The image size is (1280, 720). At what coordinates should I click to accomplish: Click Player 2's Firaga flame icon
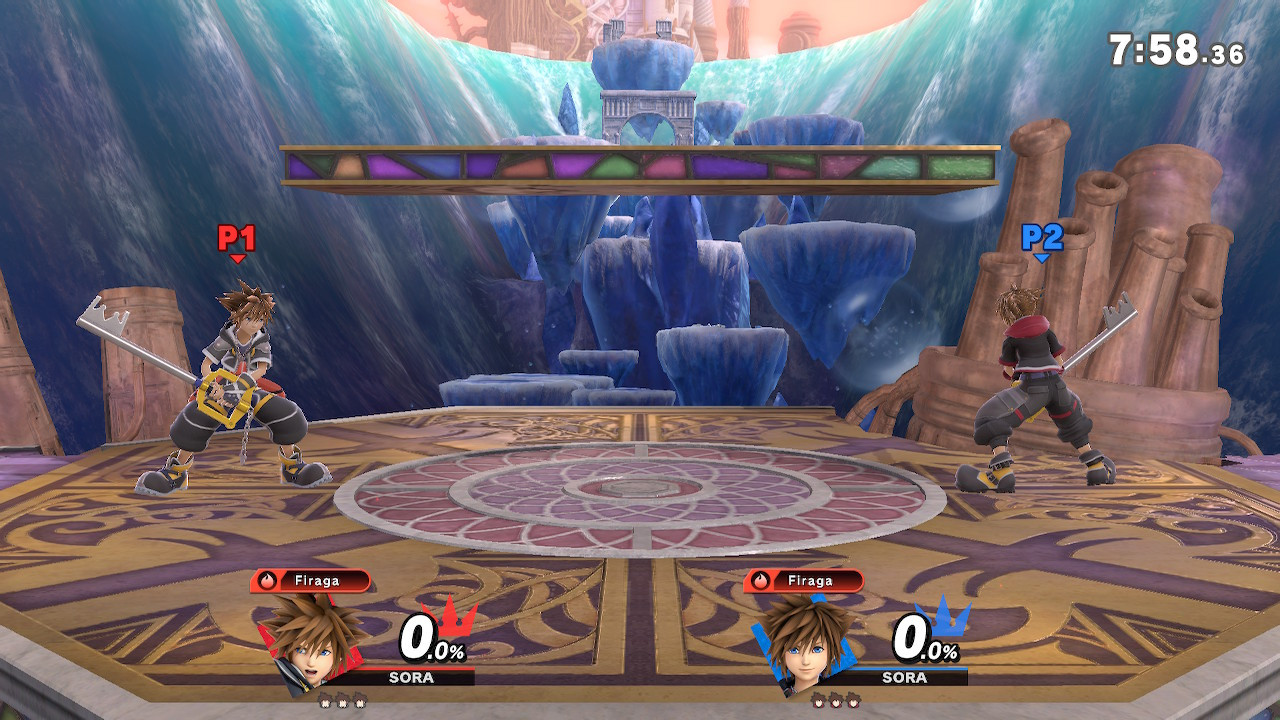762,578
